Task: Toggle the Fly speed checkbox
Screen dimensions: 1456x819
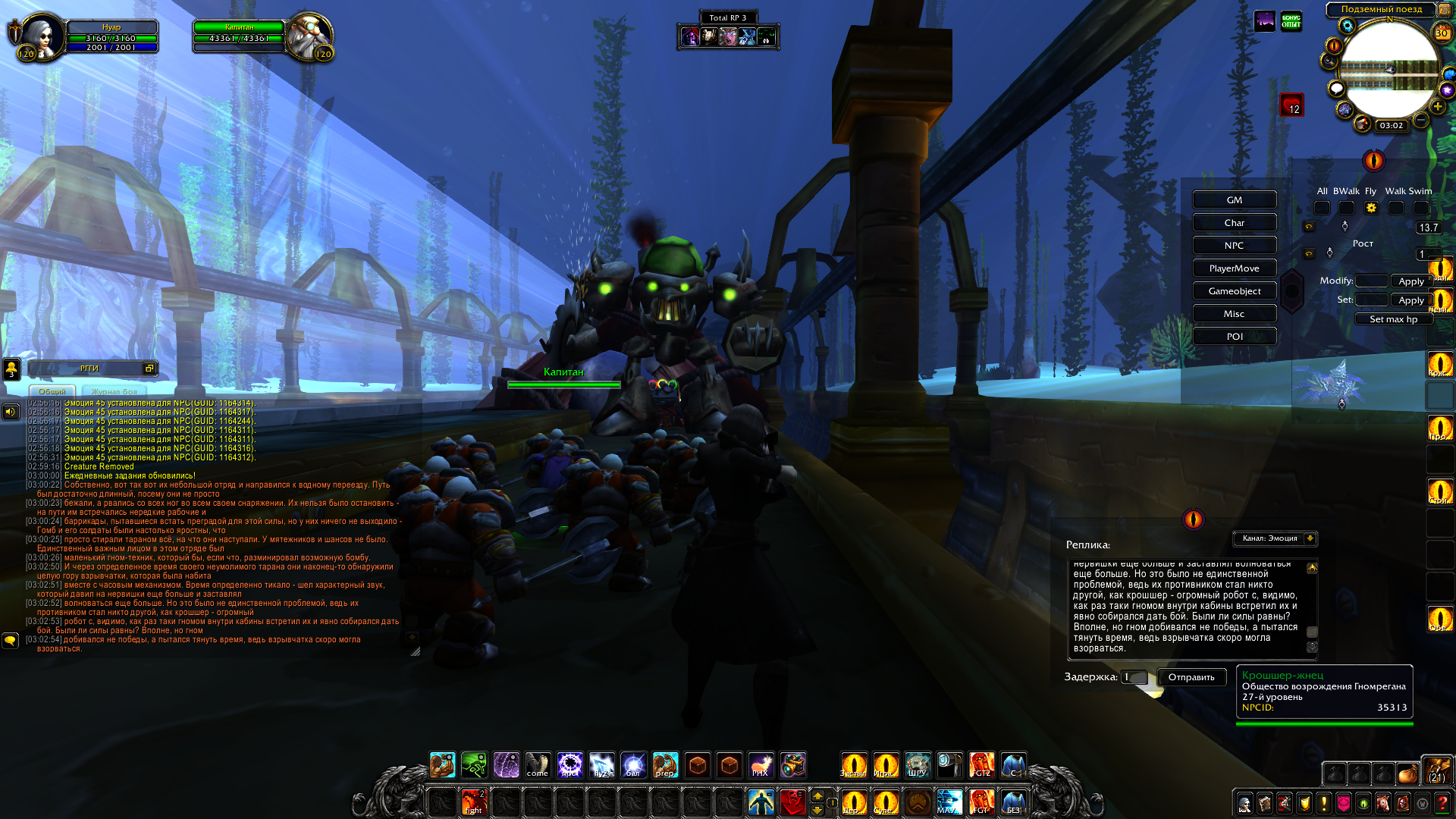Action: click(1370, 208)
